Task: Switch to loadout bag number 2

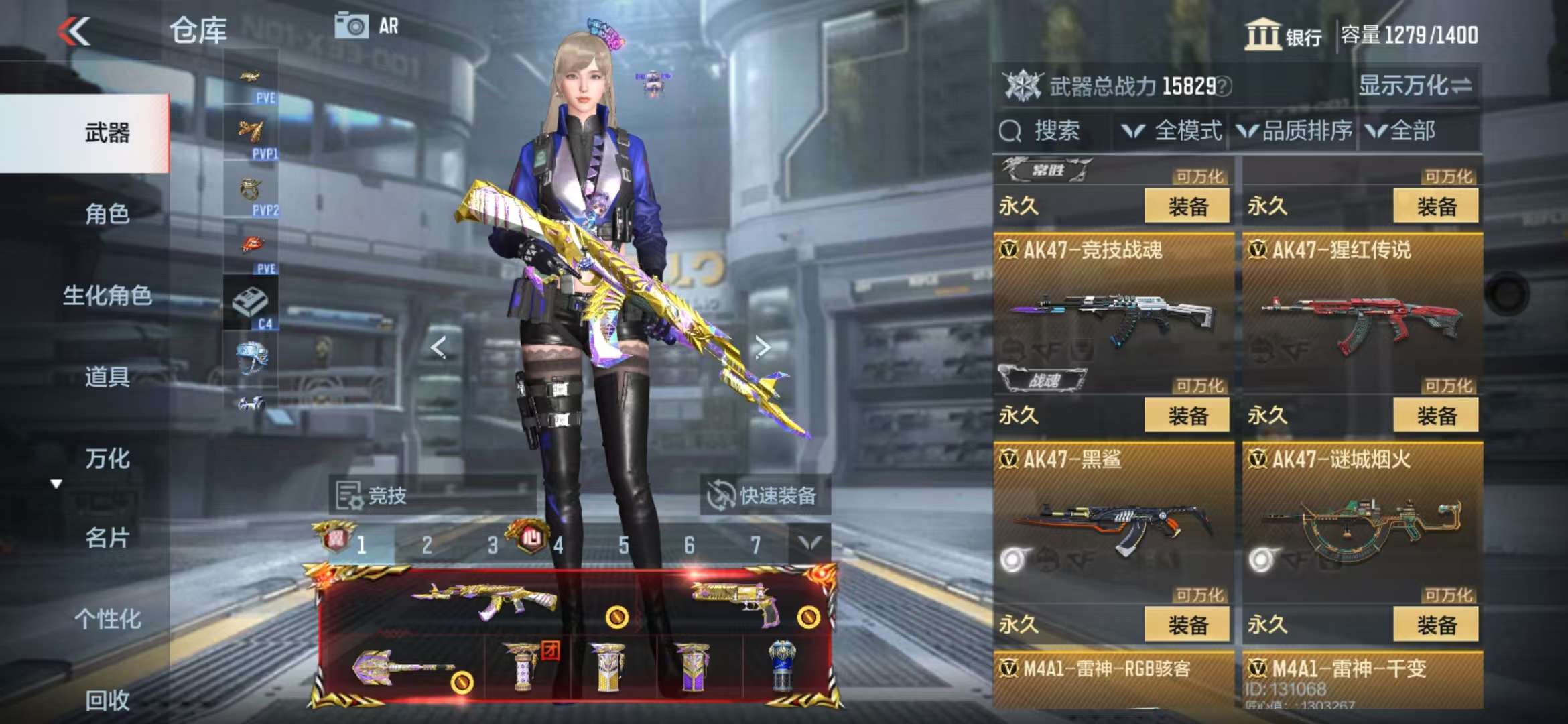Action: click(x=427, y=545)
